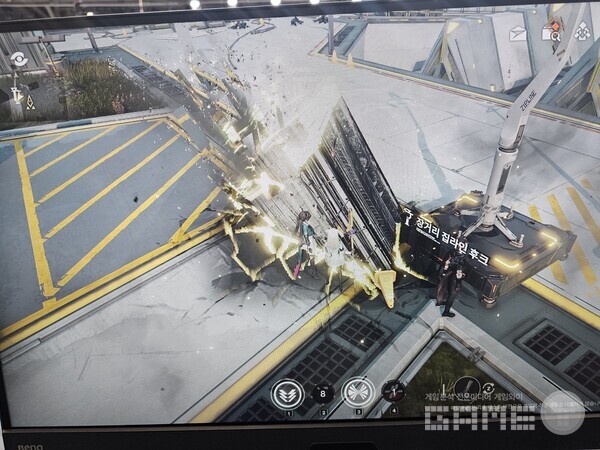This screenshot has width=600, height=450.
Task: Use the radial burst skill in slot 3
Action: [357, 392]
